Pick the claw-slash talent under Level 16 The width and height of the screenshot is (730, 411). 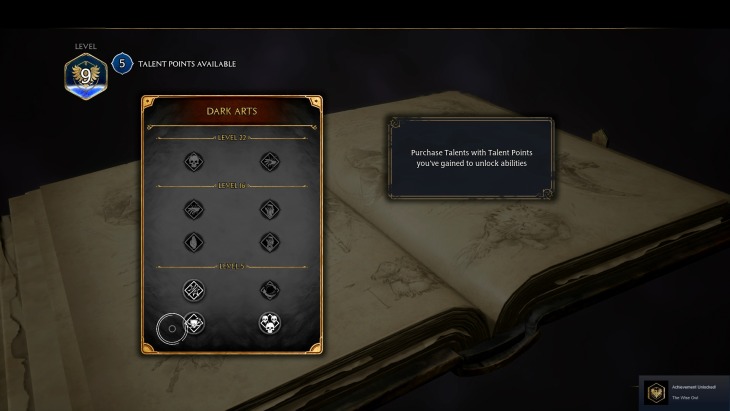(194, 209)
